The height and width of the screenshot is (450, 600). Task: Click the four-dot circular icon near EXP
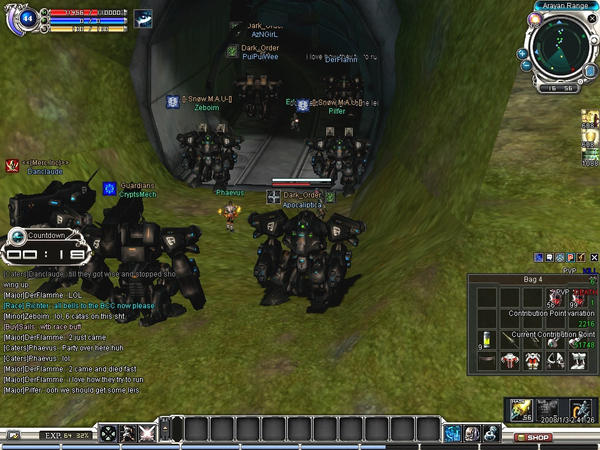[106, 433]
